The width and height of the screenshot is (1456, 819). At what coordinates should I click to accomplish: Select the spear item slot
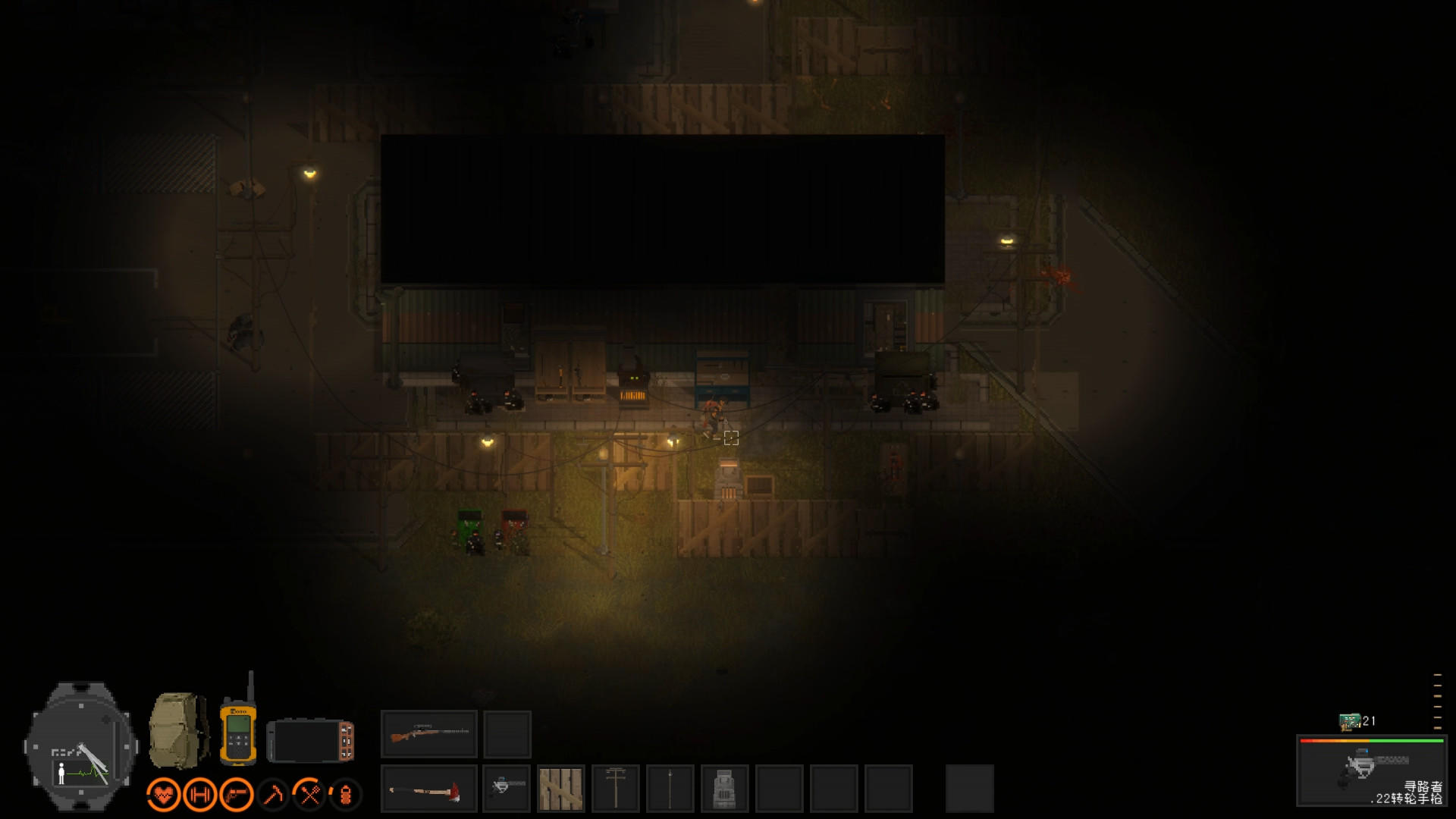click(x=672, y=789)
